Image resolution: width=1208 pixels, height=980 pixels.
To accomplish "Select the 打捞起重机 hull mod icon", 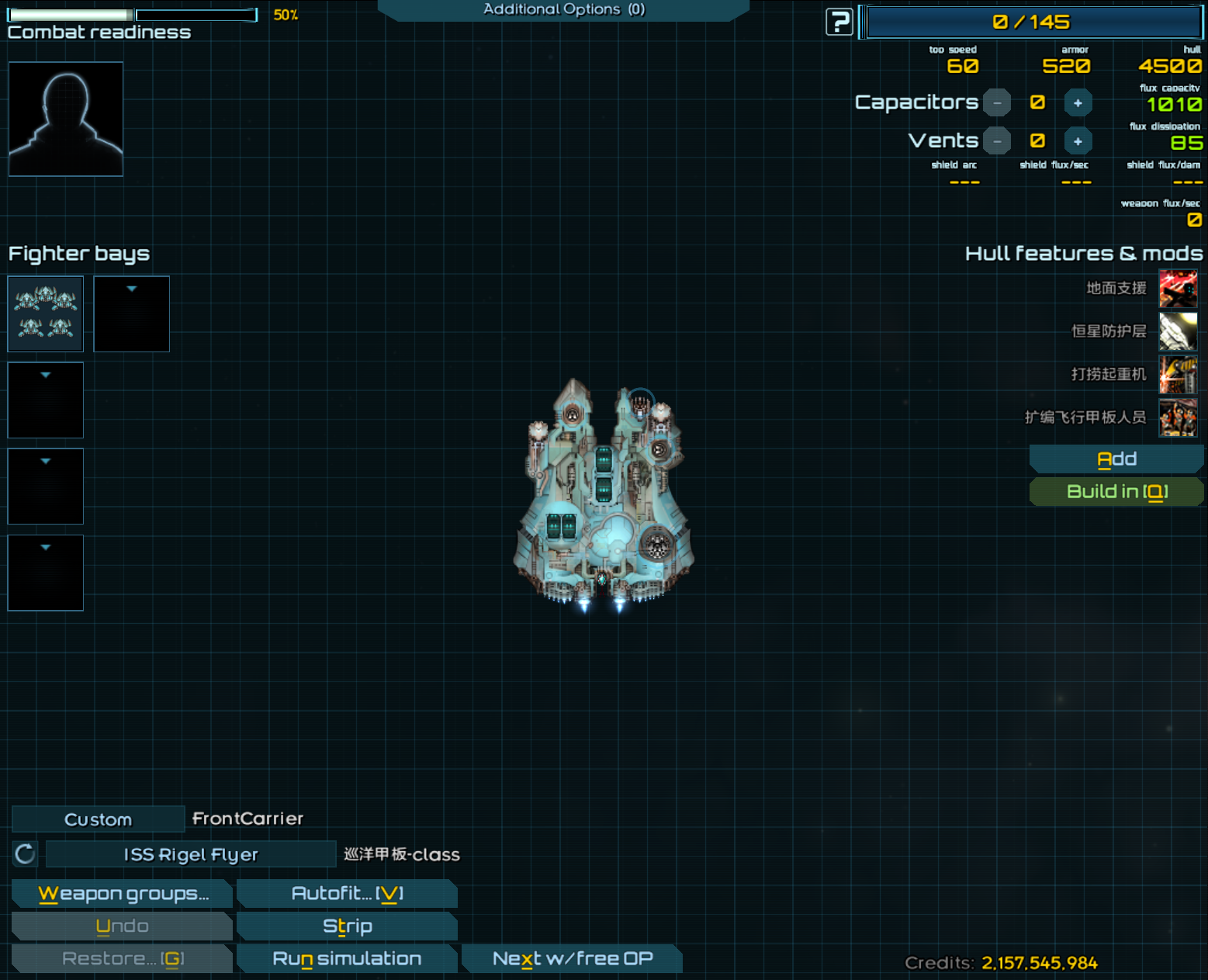I will (x=1178, y=375).
